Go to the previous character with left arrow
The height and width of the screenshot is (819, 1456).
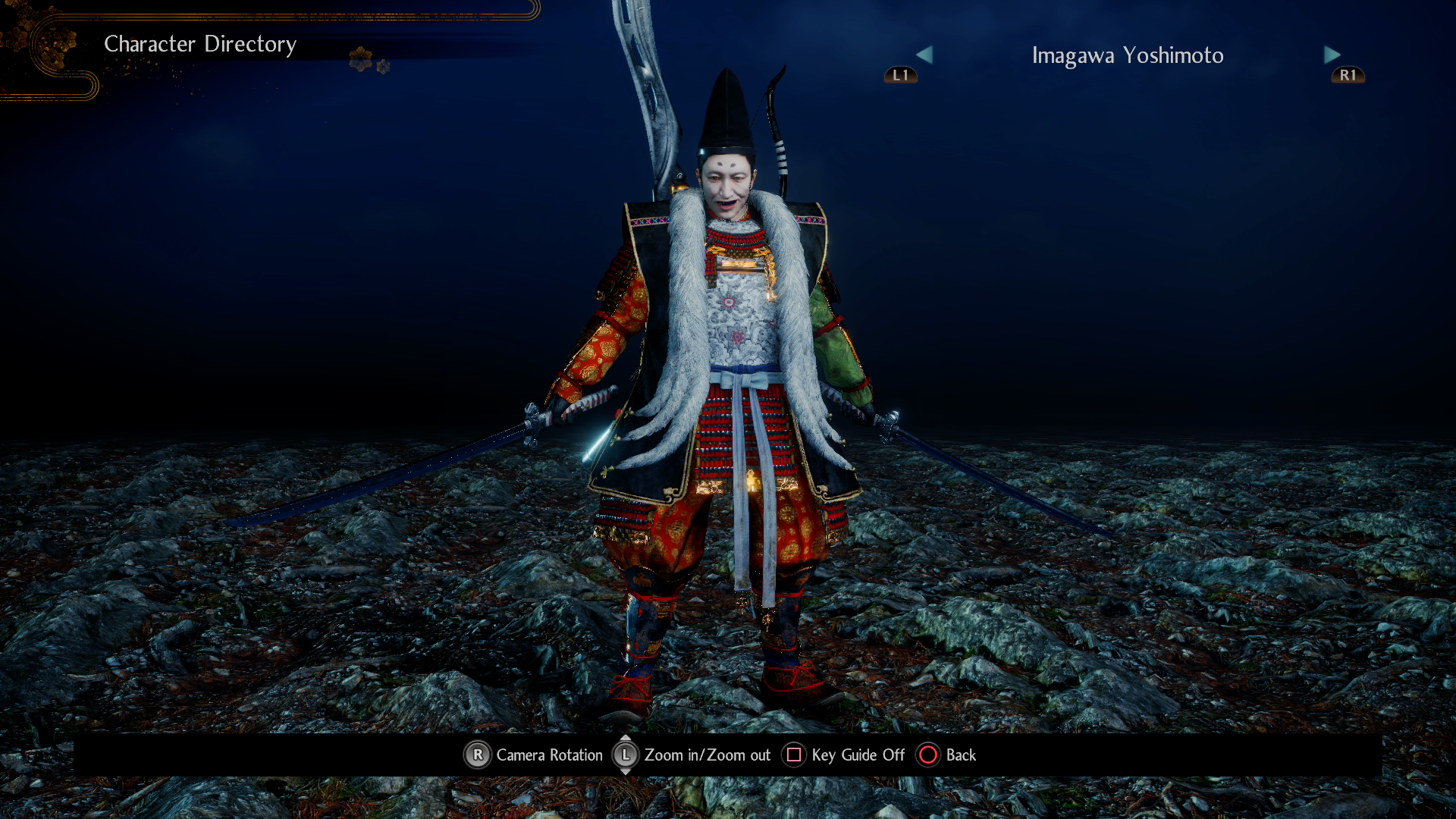click(924, 55)
